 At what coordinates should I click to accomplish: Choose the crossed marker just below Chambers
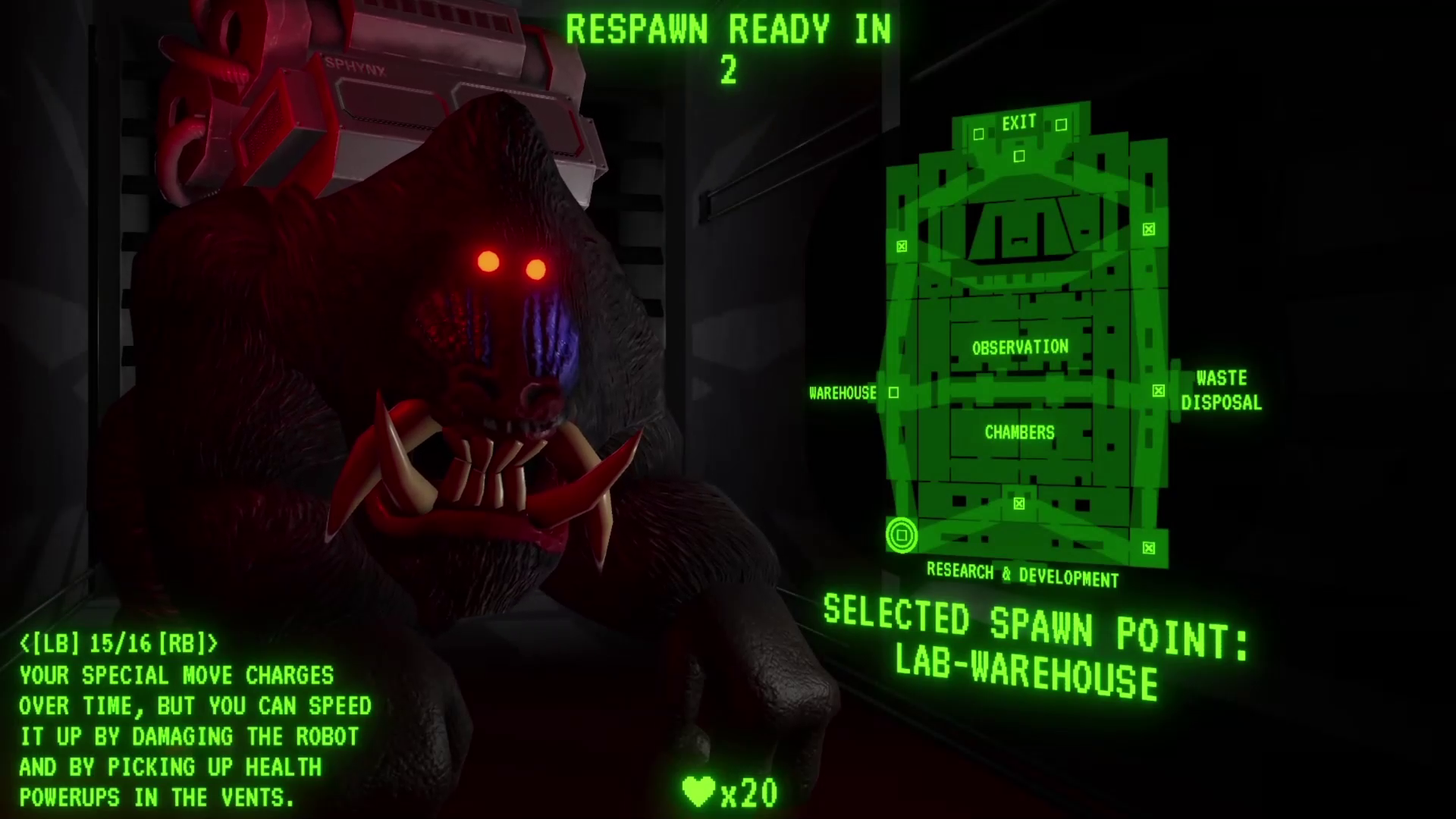pyautogui.click(x=1019, y=504)
